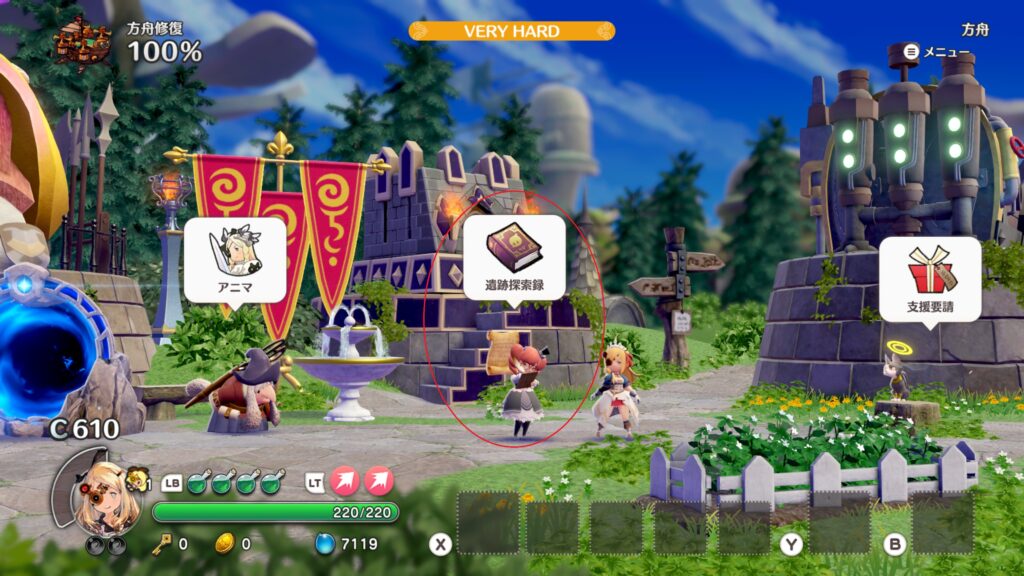Select the VERY HARD difficulty banner
This screenshot has width=1024, height=576.
(x=511, y=31)
